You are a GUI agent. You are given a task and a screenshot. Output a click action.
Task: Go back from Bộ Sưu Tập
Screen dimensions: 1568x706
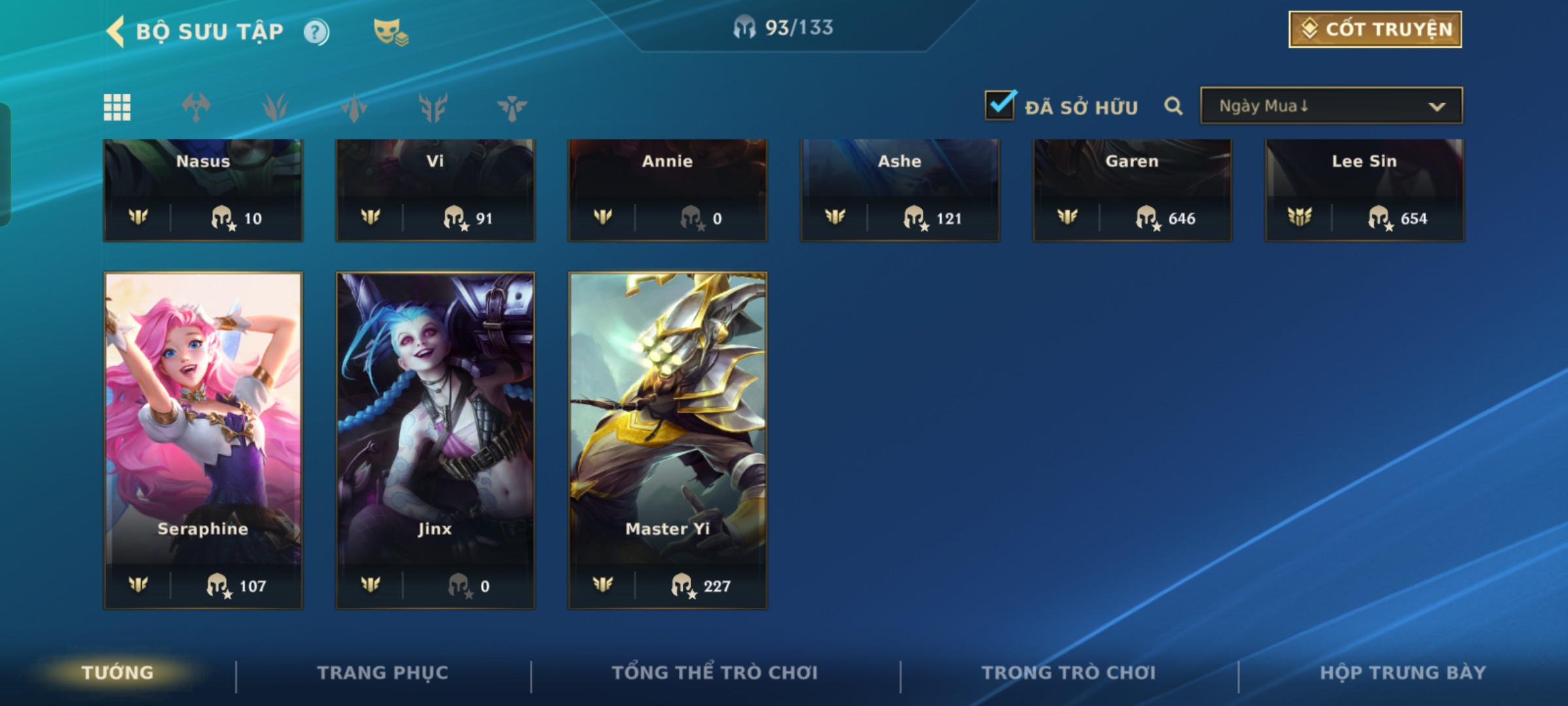116,31
